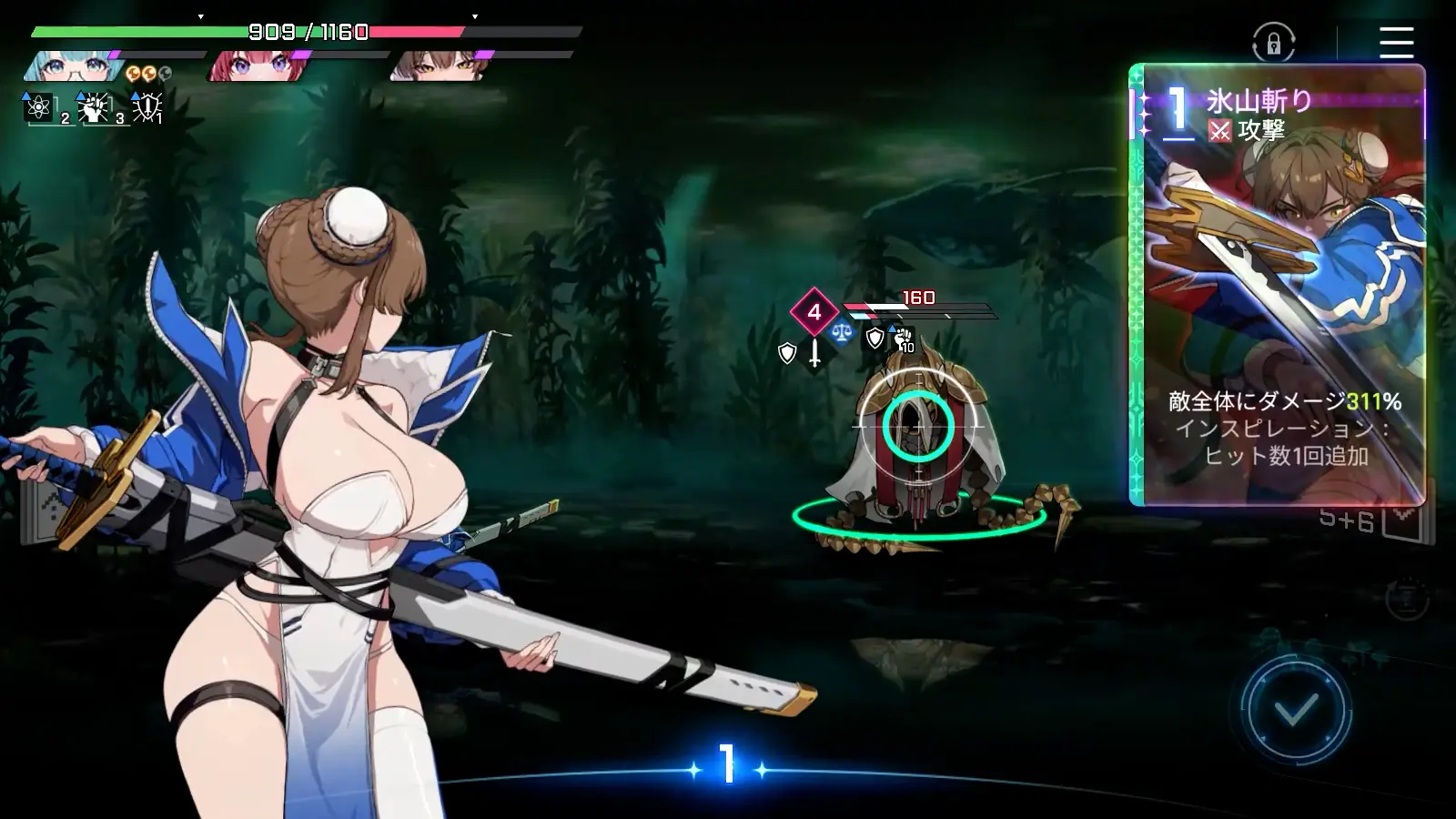Select the red-haired character portrait
The height and width of the screenshot is (819, 1456).
[x=257, y=66]
